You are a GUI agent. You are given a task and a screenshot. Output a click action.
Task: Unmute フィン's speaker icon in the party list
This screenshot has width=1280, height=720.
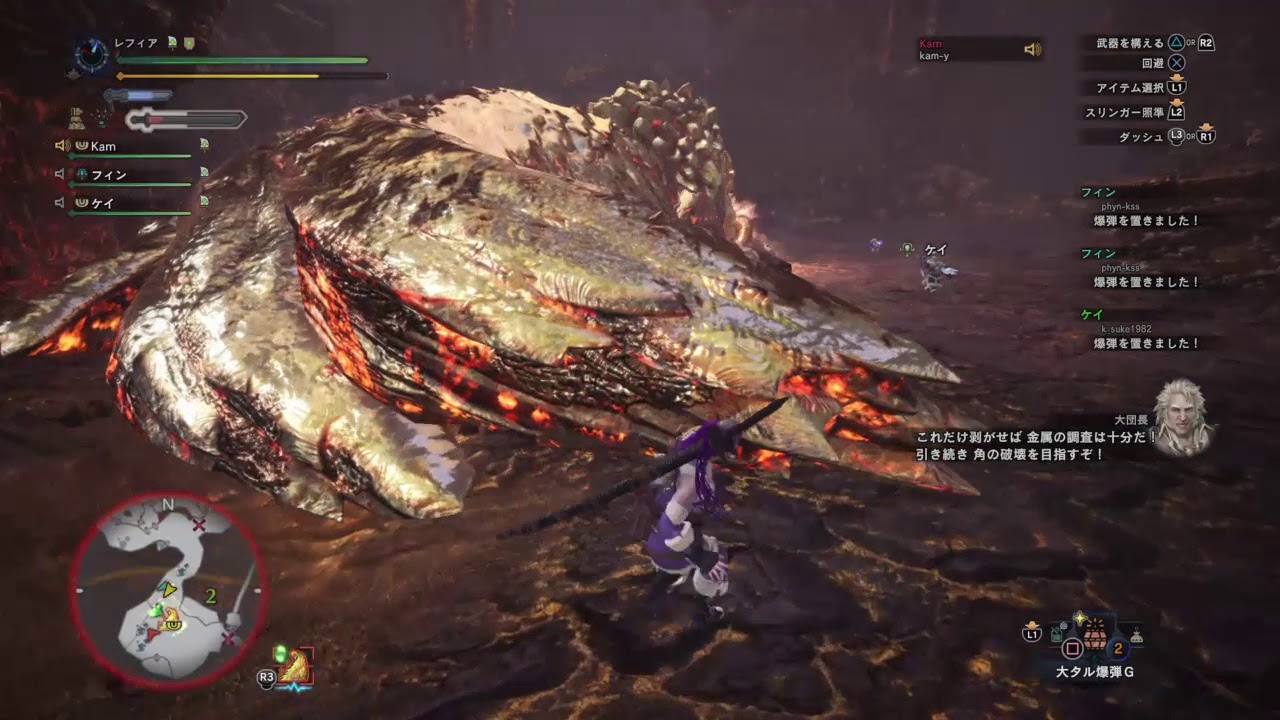pos(60,173)
